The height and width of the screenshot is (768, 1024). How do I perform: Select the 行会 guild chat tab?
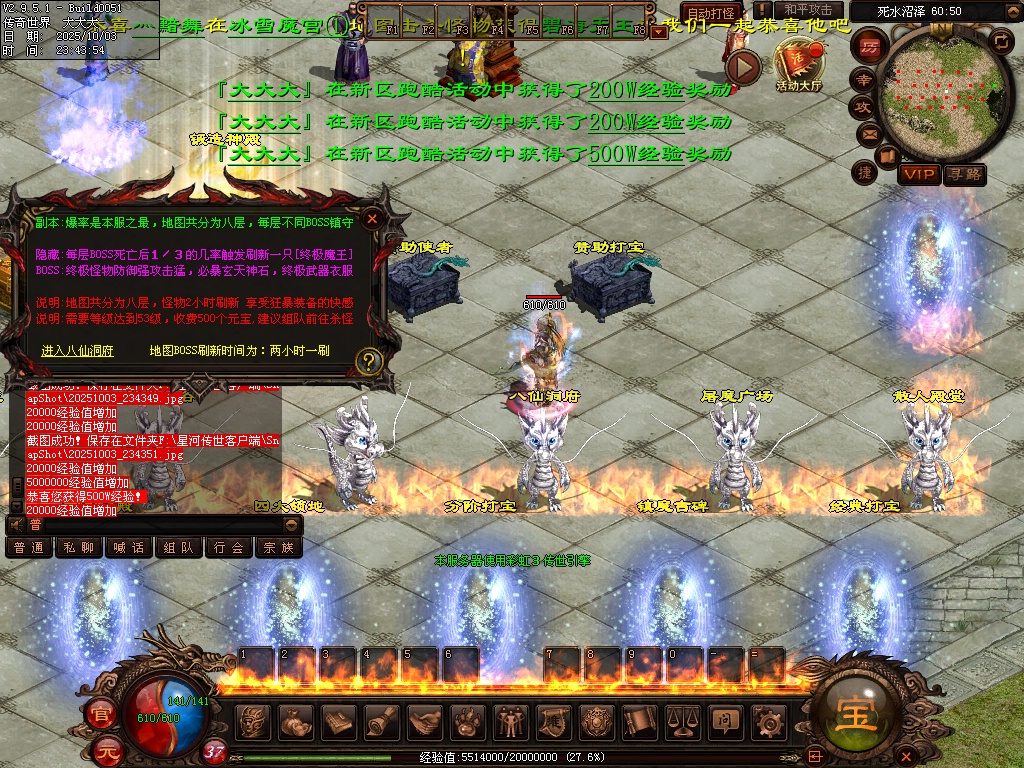pos(229,548)
